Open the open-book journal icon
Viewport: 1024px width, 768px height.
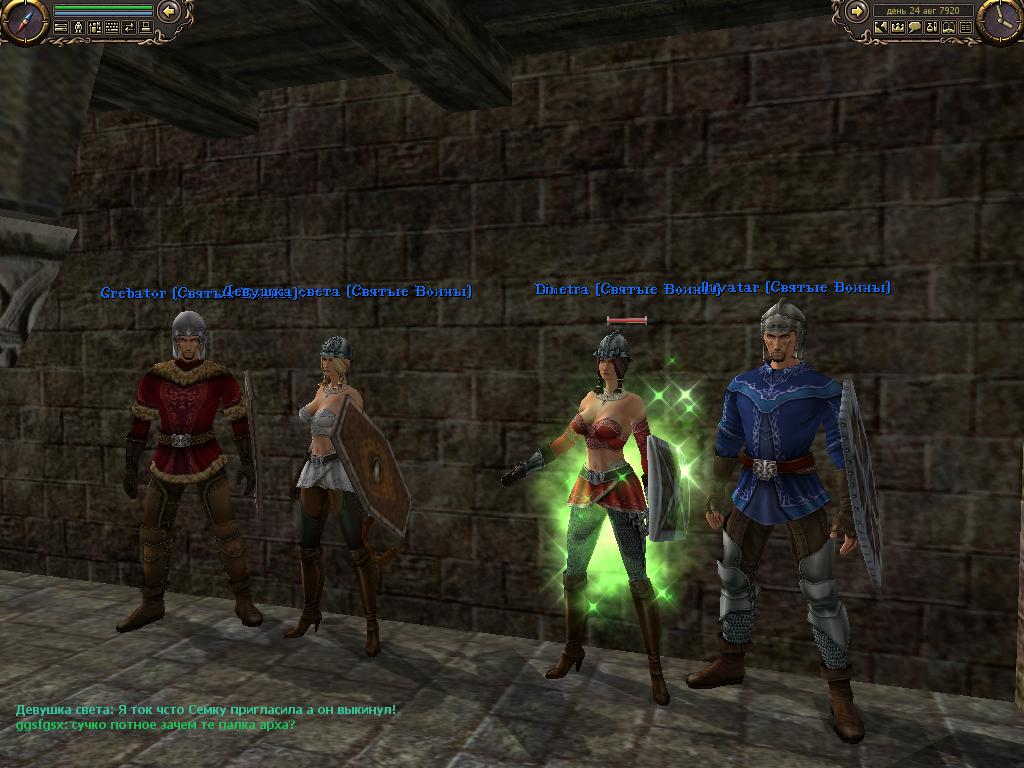coord(949,27)
